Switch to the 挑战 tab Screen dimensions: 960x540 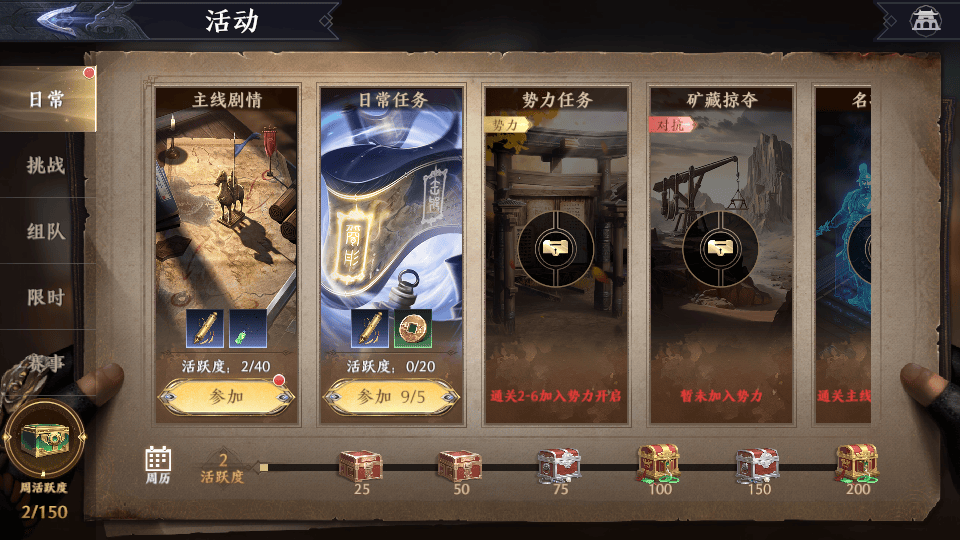[47, 165]
